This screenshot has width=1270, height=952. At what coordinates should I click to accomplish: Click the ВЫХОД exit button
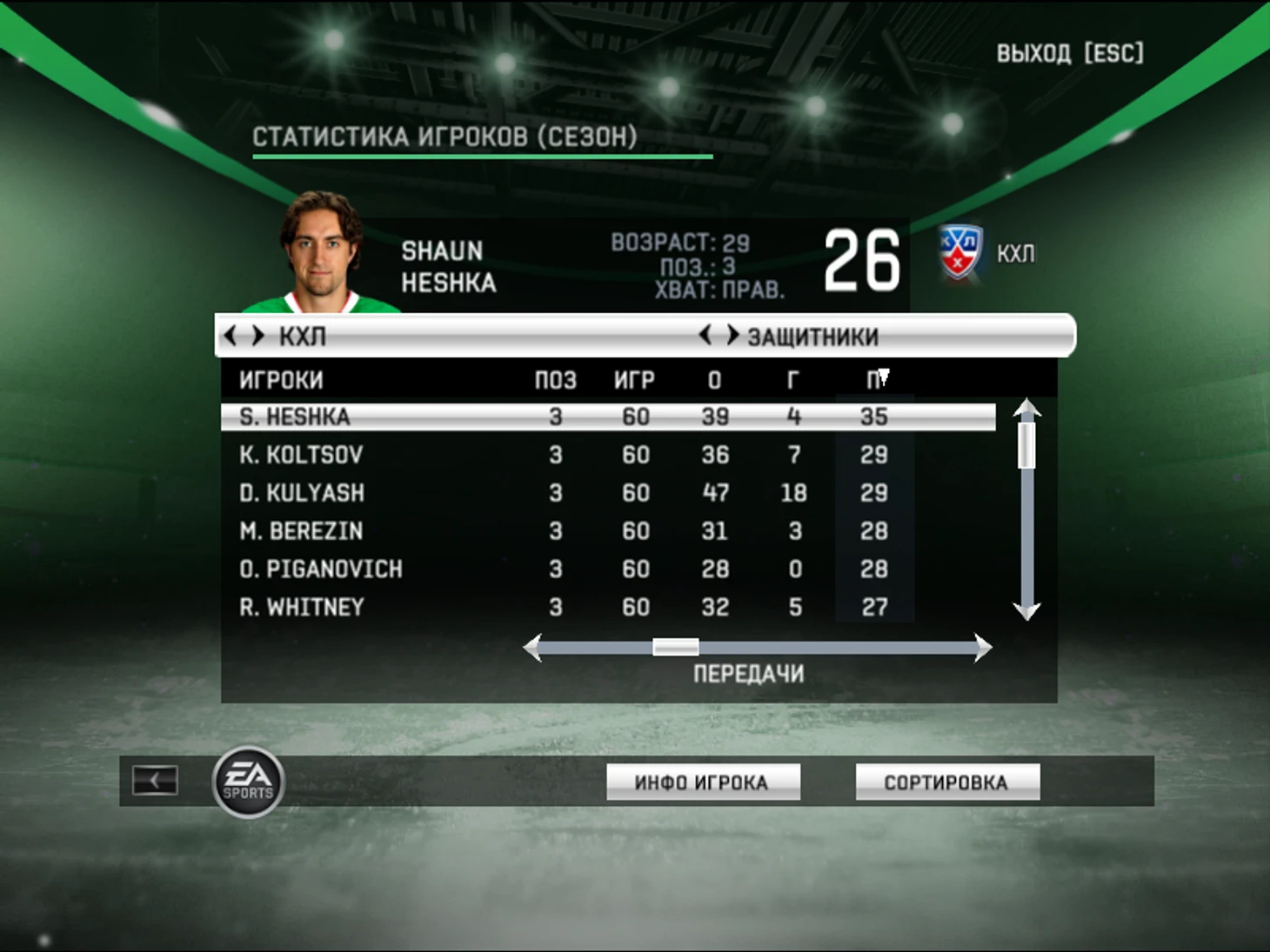tap(1069, 54)
